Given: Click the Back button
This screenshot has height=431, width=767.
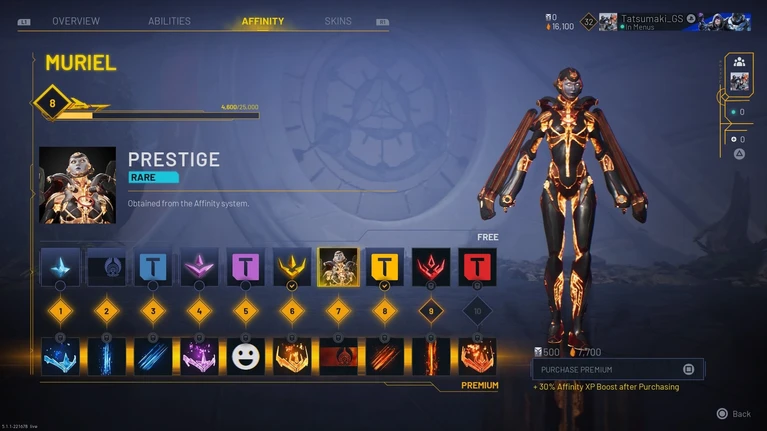Looking at the screenshot, I should click(733, 413).
